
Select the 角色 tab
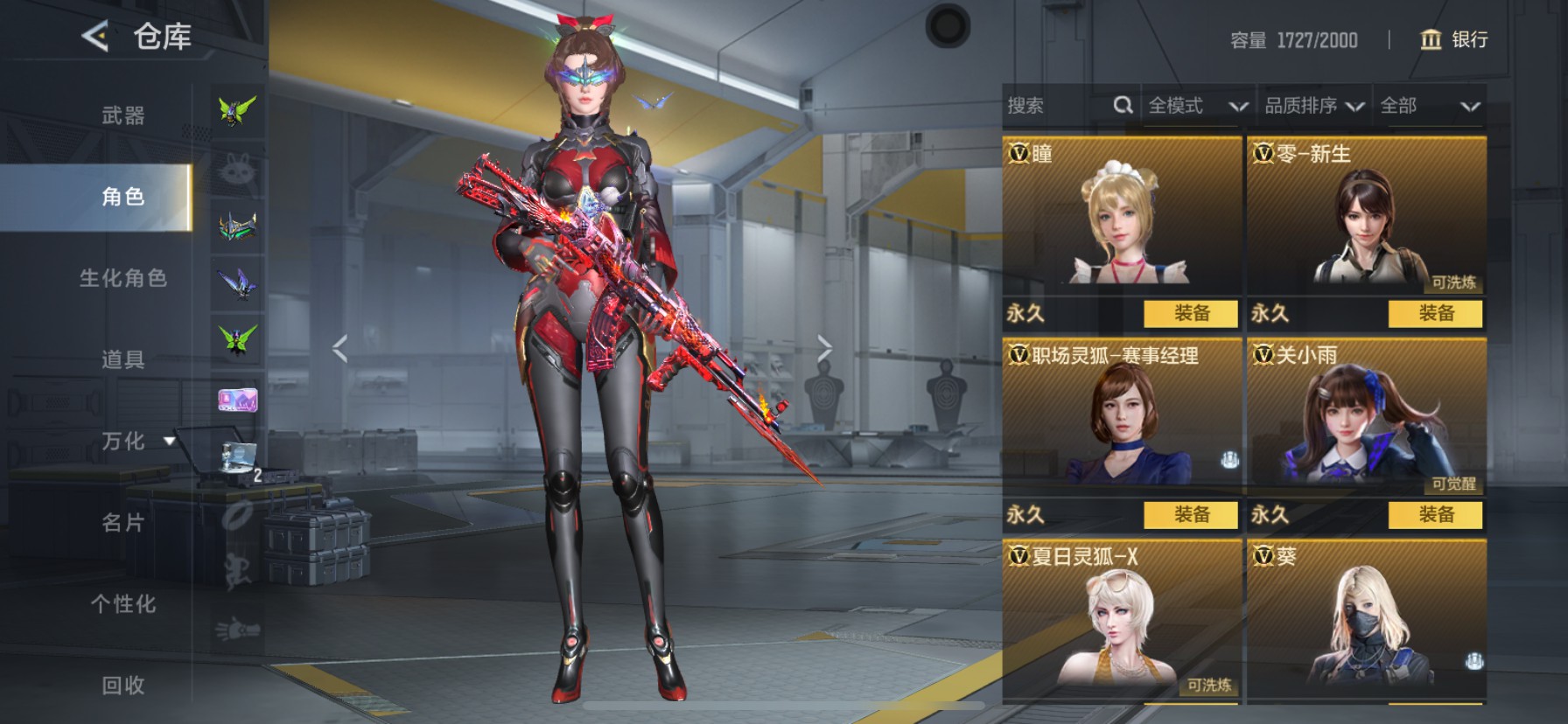[122, 197]
